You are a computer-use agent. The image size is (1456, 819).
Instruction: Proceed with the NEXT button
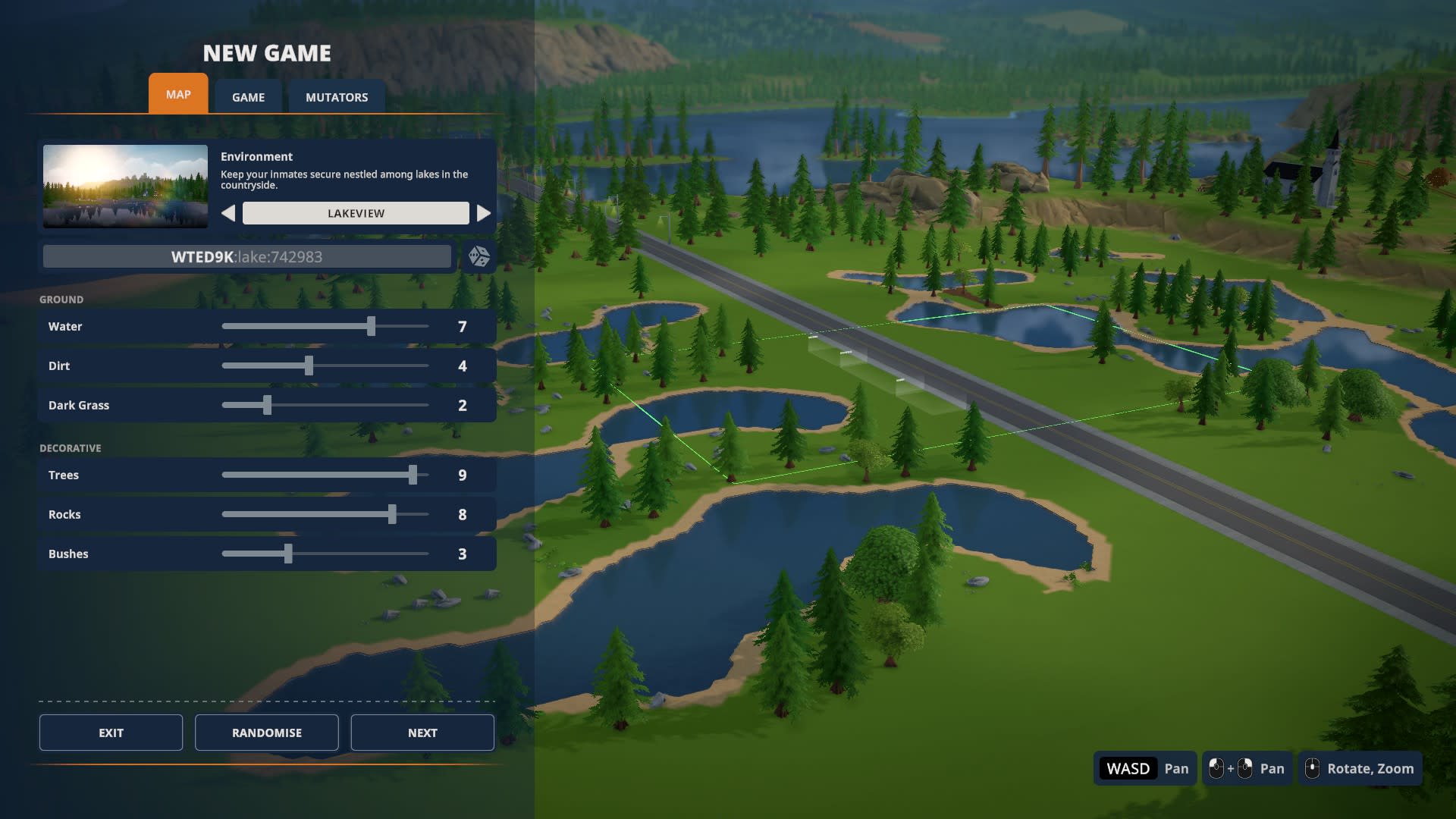[422, 733]
